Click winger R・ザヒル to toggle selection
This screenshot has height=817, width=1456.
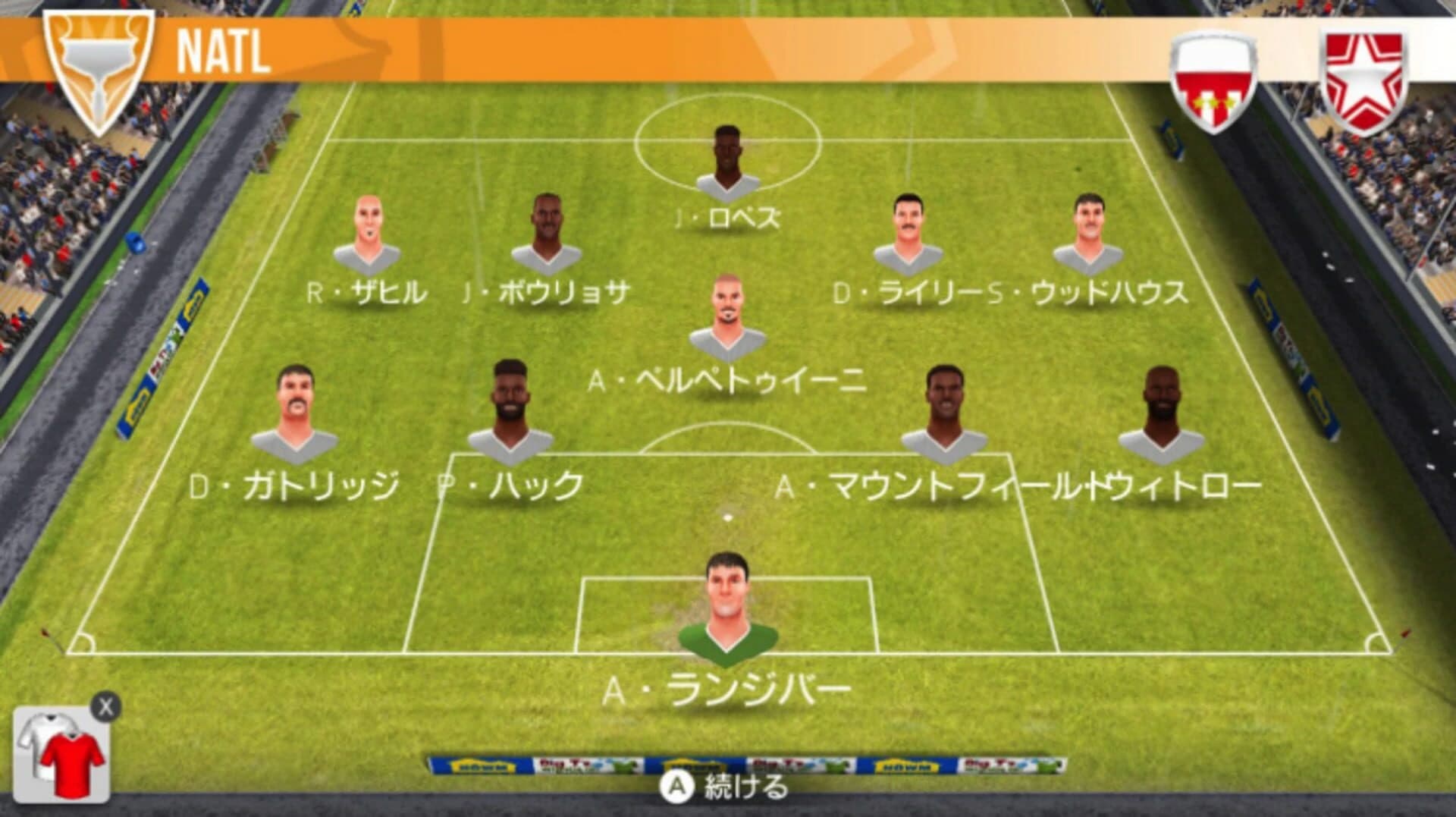click(x=368, y=235)
